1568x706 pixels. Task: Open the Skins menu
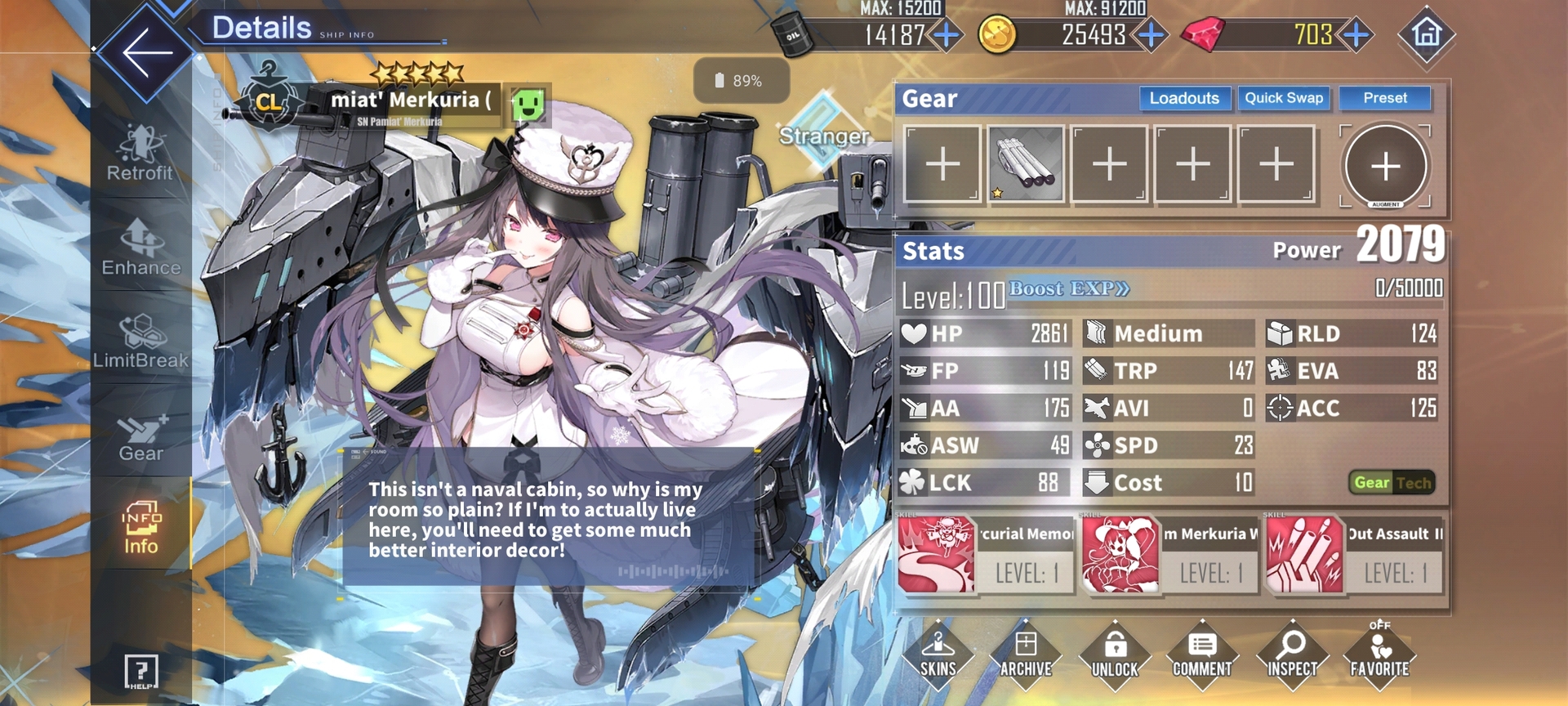938,655
